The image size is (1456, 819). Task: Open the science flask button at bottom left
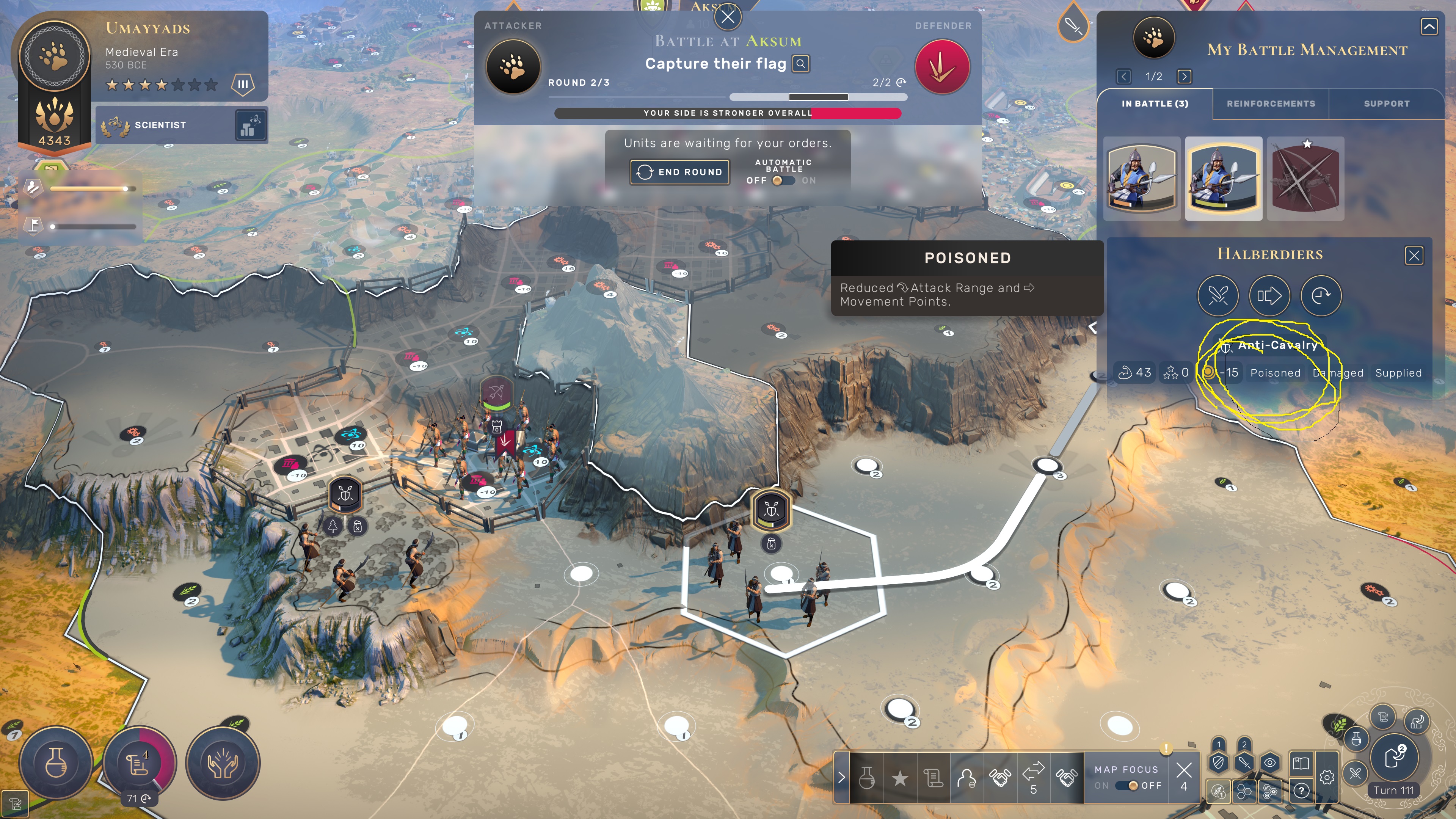click(x=56, y=763)
